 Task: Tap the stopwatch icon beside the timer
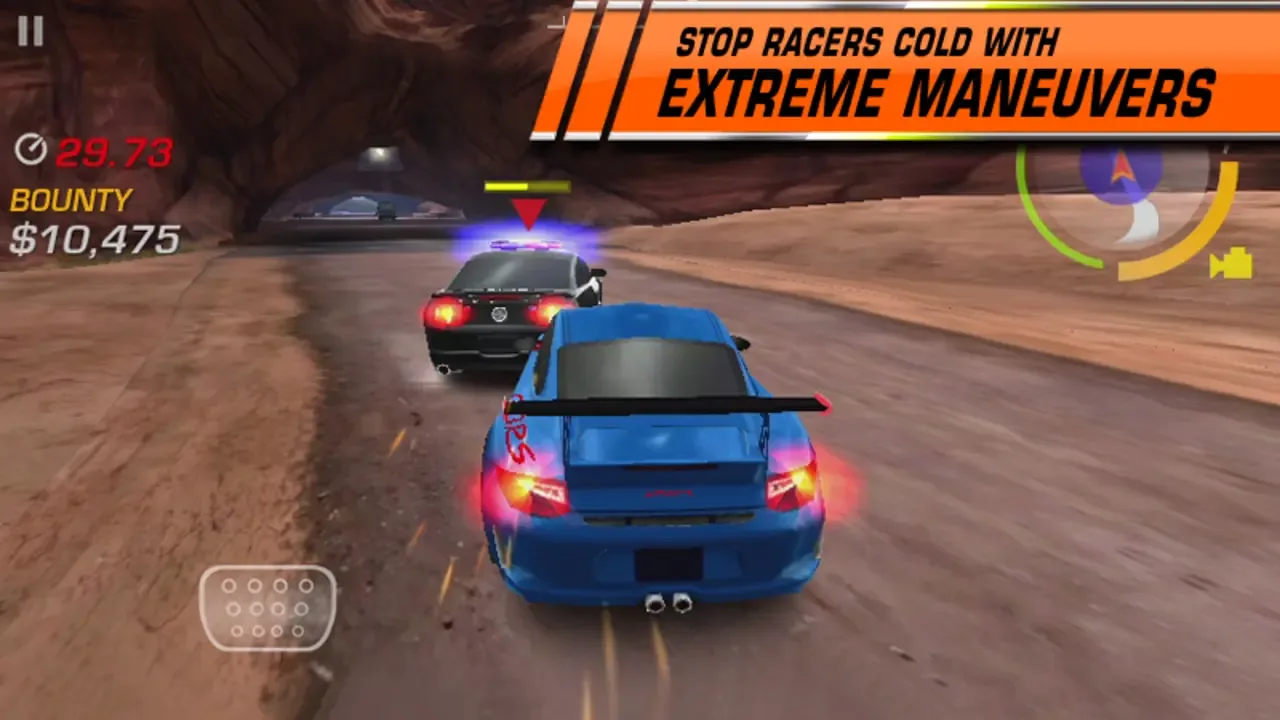tap(31, 151)
